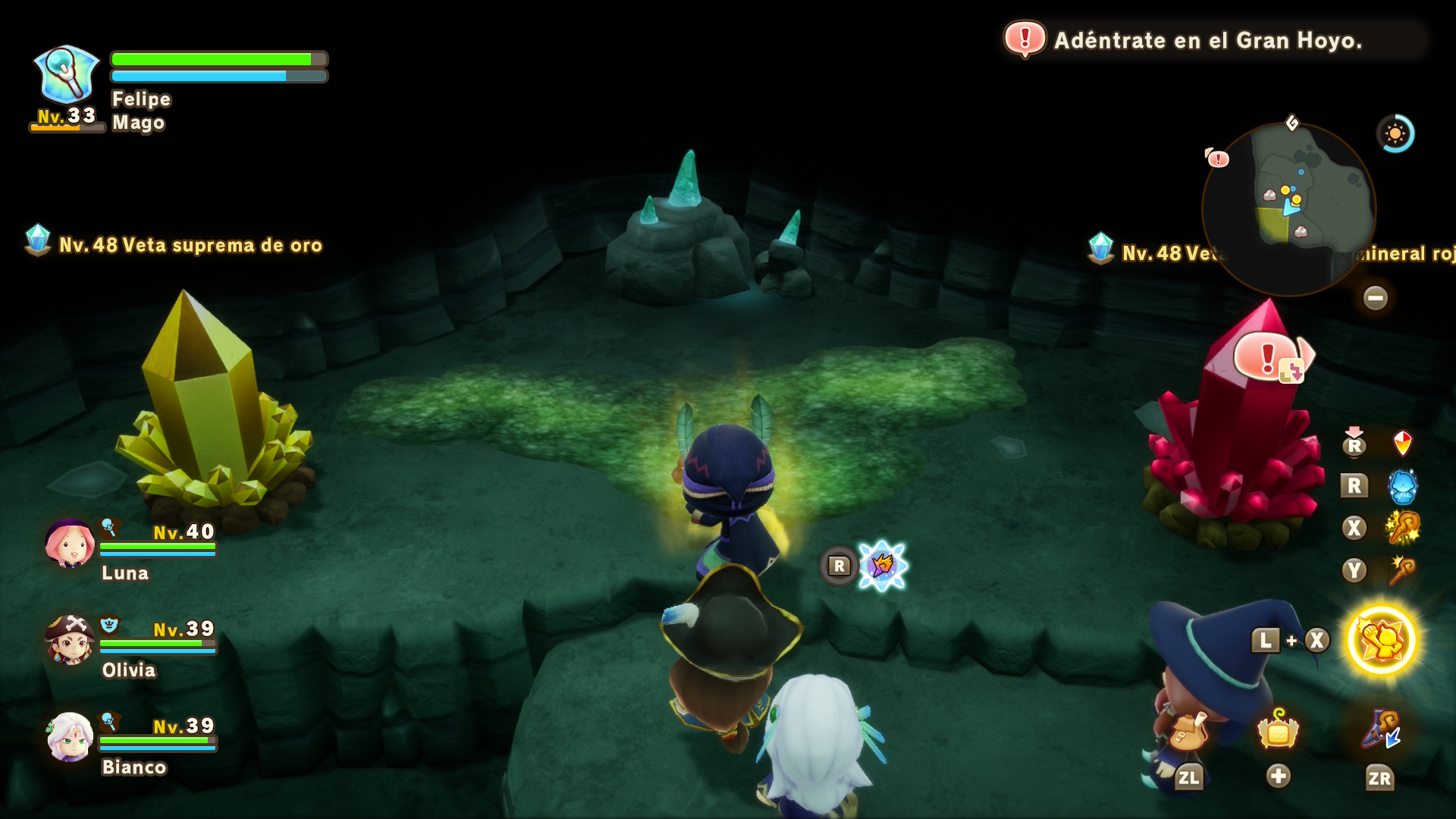Open the circular minimap
Viewport: 1456px width, 819px height.
(1288, 209)
